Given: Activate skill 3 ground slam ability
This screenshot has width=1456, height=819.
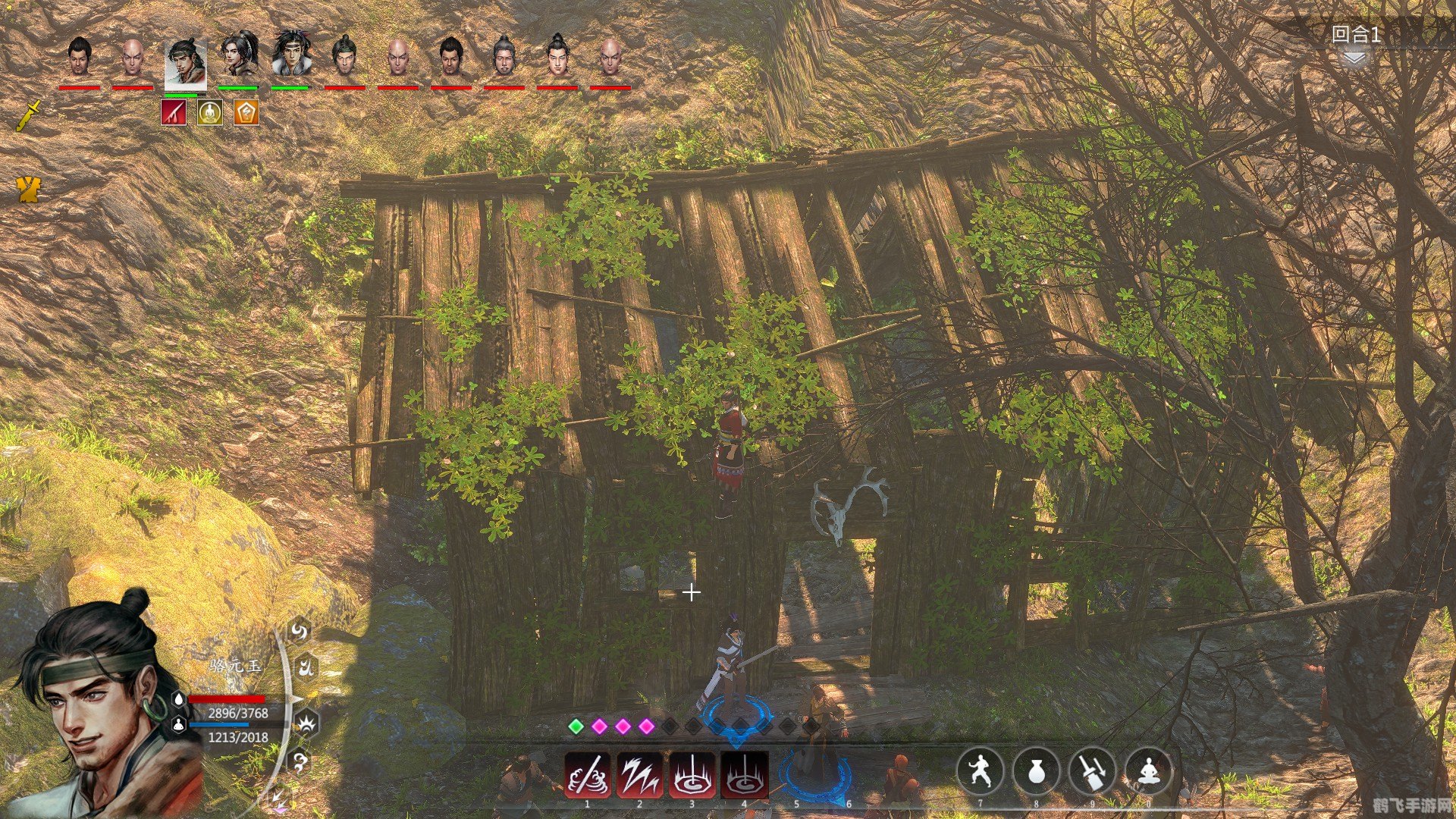Looking at the screenshot, I should pyautogui.click(x=692, y=775).
